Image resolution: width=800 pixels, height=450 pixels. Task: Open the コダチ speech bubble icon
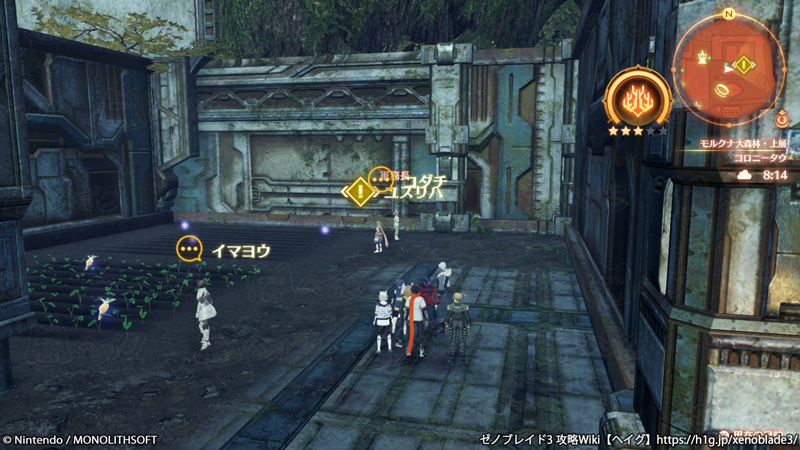point(381,178)
